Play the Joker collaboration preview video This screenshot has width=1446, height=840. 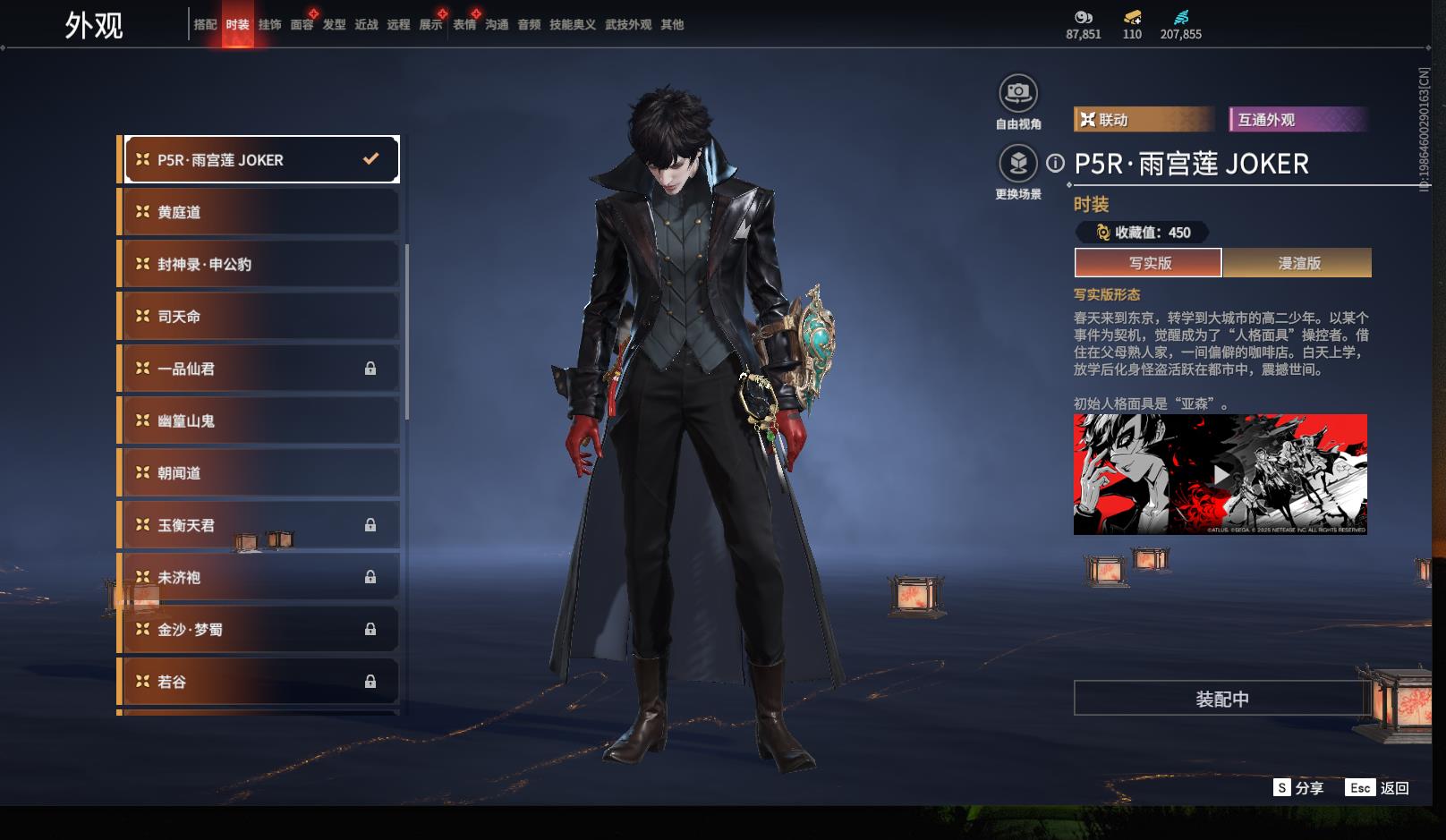pos(1221,474)
